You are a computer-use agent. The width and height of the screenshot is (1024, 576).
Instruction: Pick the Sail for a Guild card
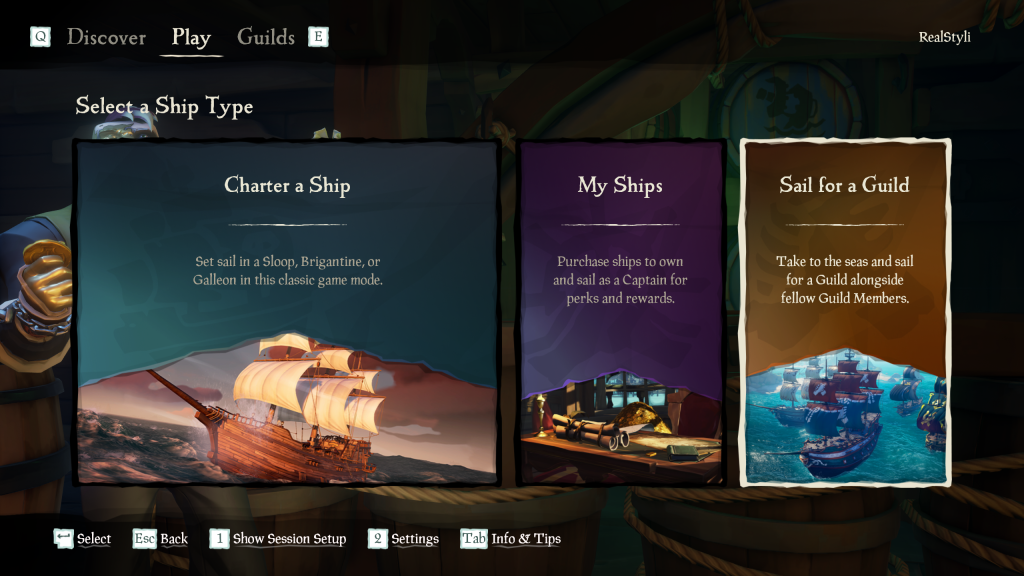845,312
